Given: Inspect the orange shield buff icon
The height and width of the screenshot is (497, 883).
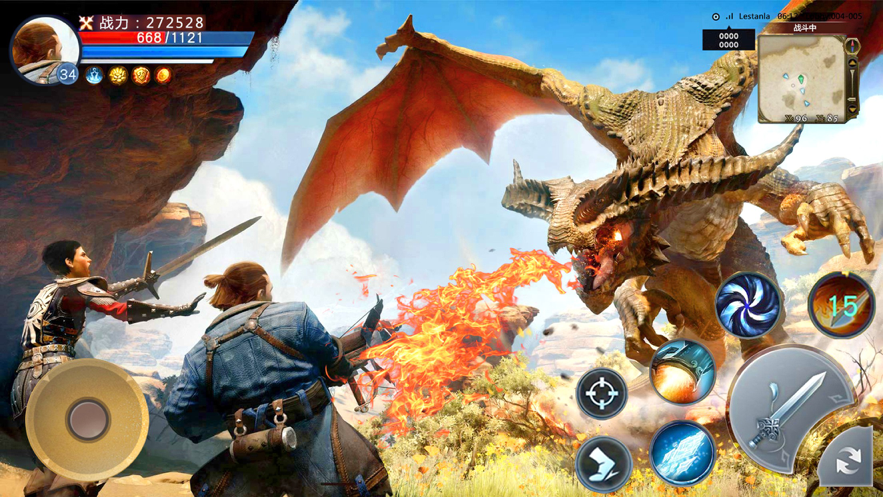Looking at the screenshot, I should [141, 75].
